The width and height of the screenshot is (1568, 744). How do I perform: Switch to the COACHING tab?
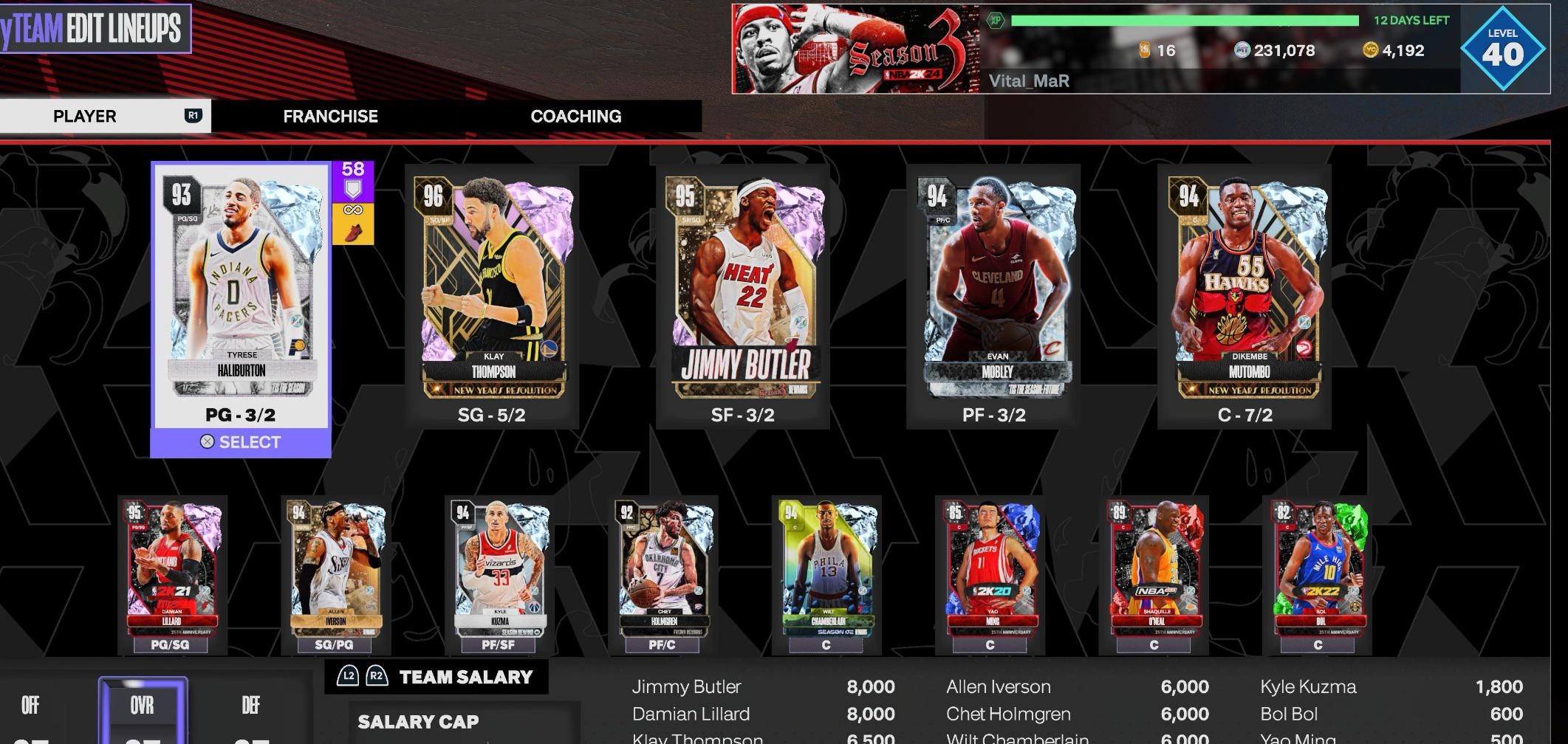[x=576, y=116]
